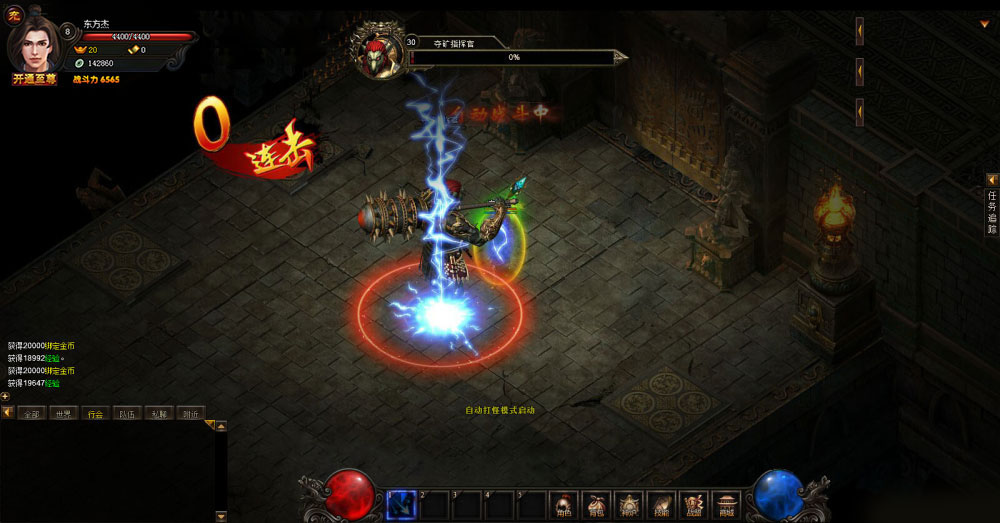Switch chat to the 附近 nearby tab

[189, 413]
